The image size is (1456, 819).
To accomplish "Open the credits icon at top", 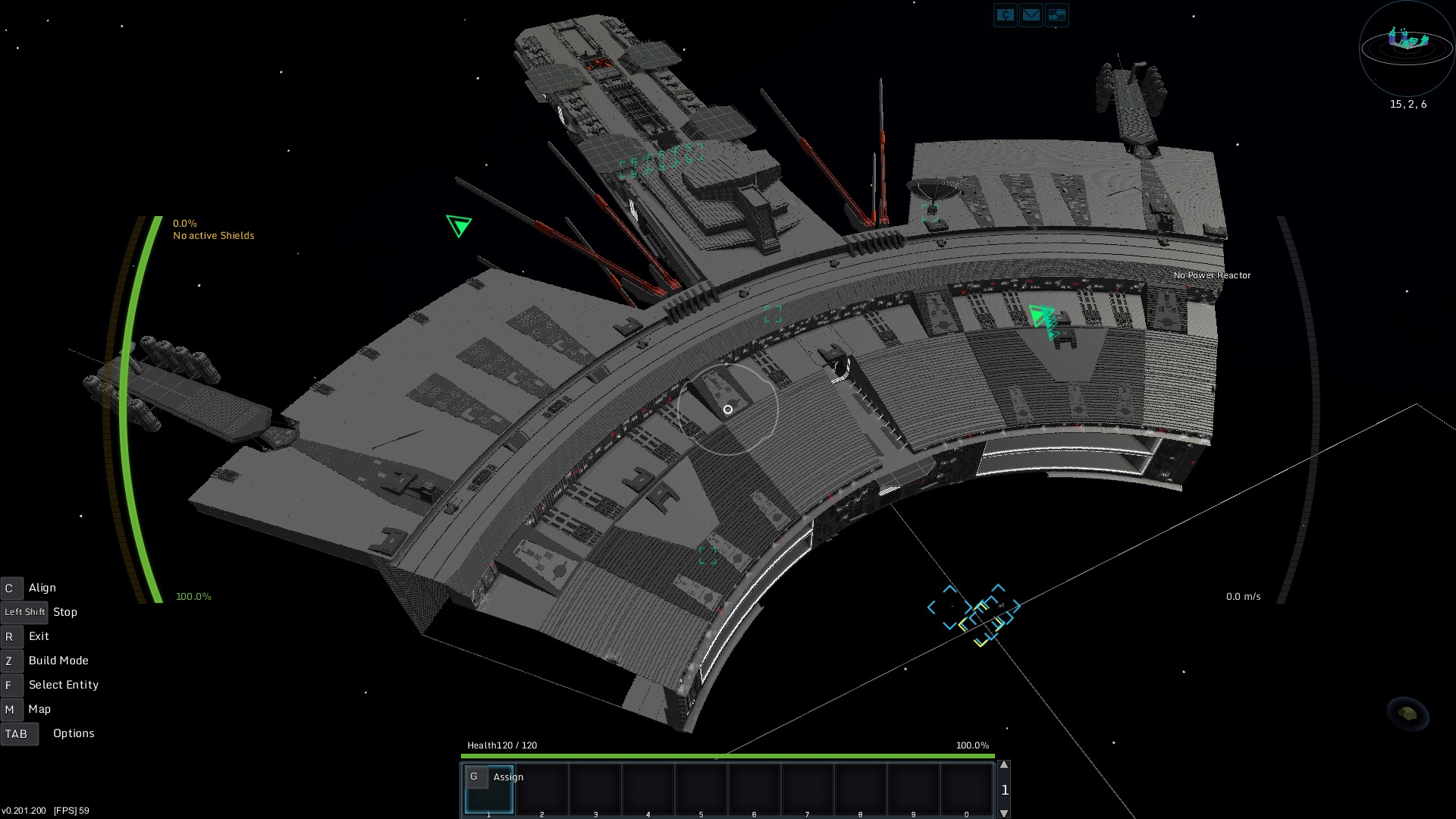I will tap(1005, 15).
